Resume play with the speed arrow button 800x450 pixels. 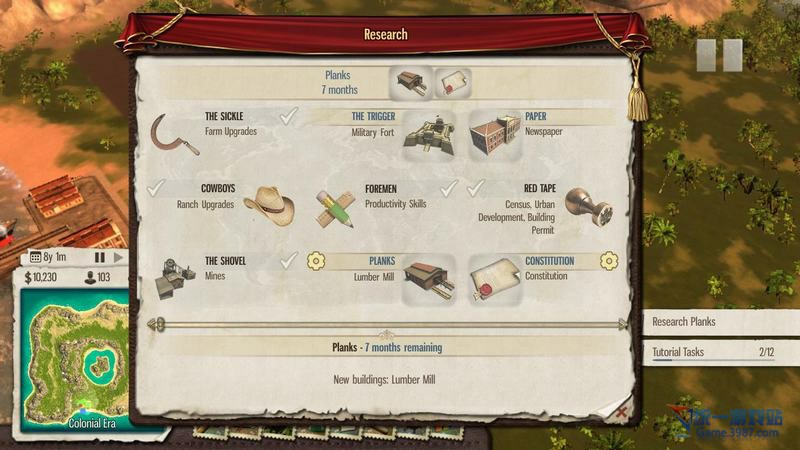coord(118,257)
